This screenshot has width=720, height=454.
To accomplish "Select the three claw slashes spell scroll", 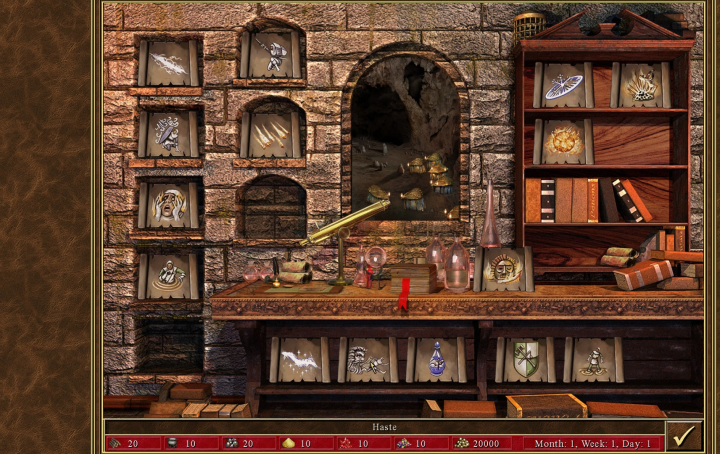I will coord(271,133).
